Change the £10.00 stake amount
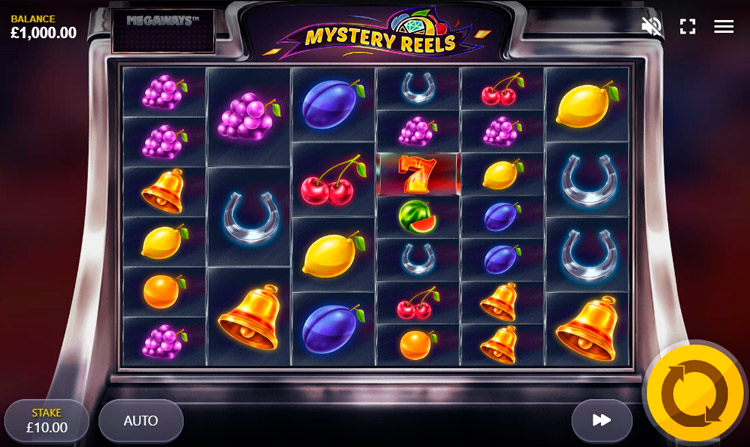 pos(47,421)
